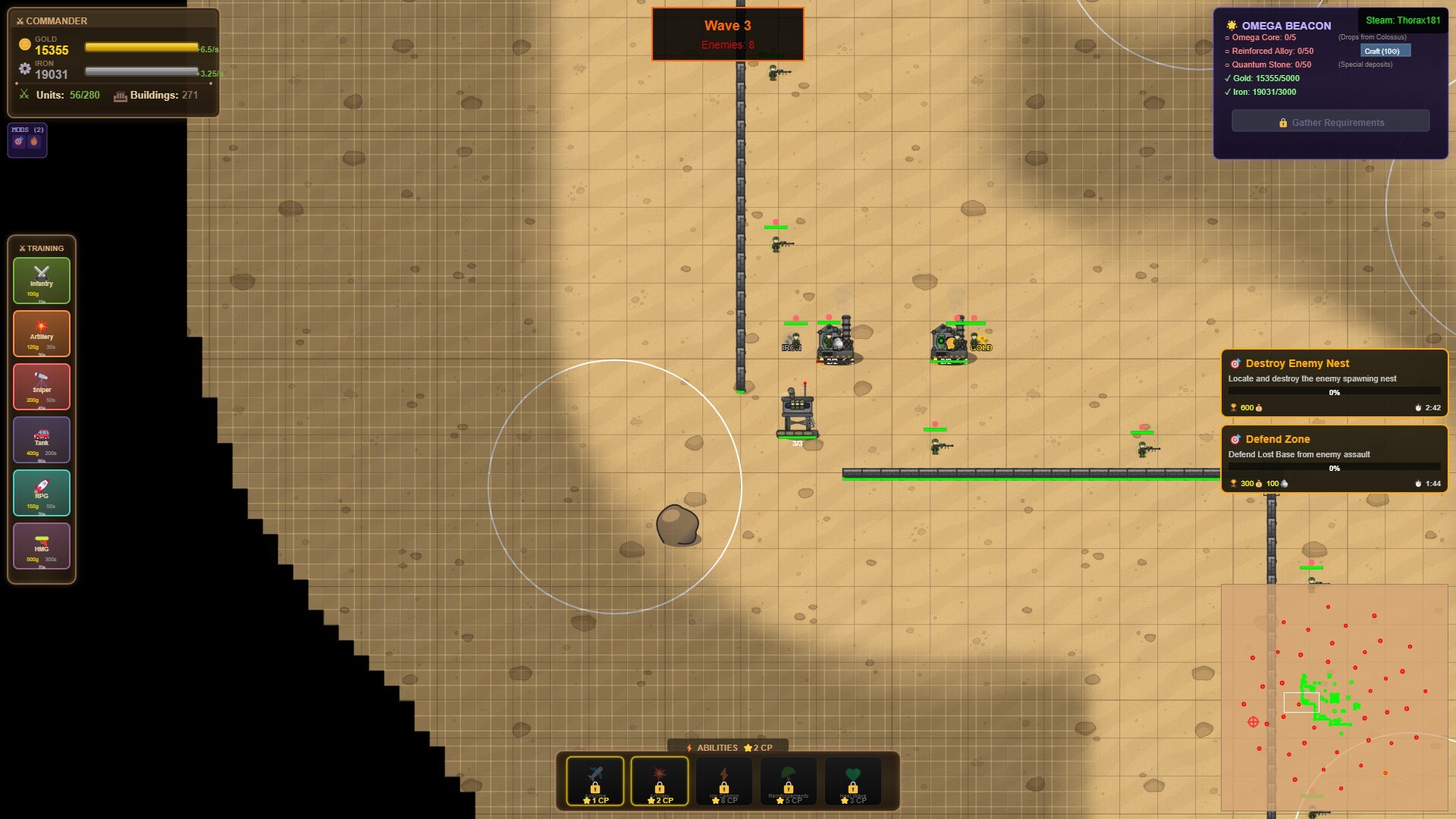Select the Infantry training icon
The width and height of the screenshot is (1456, 819).
pos(41,280)
